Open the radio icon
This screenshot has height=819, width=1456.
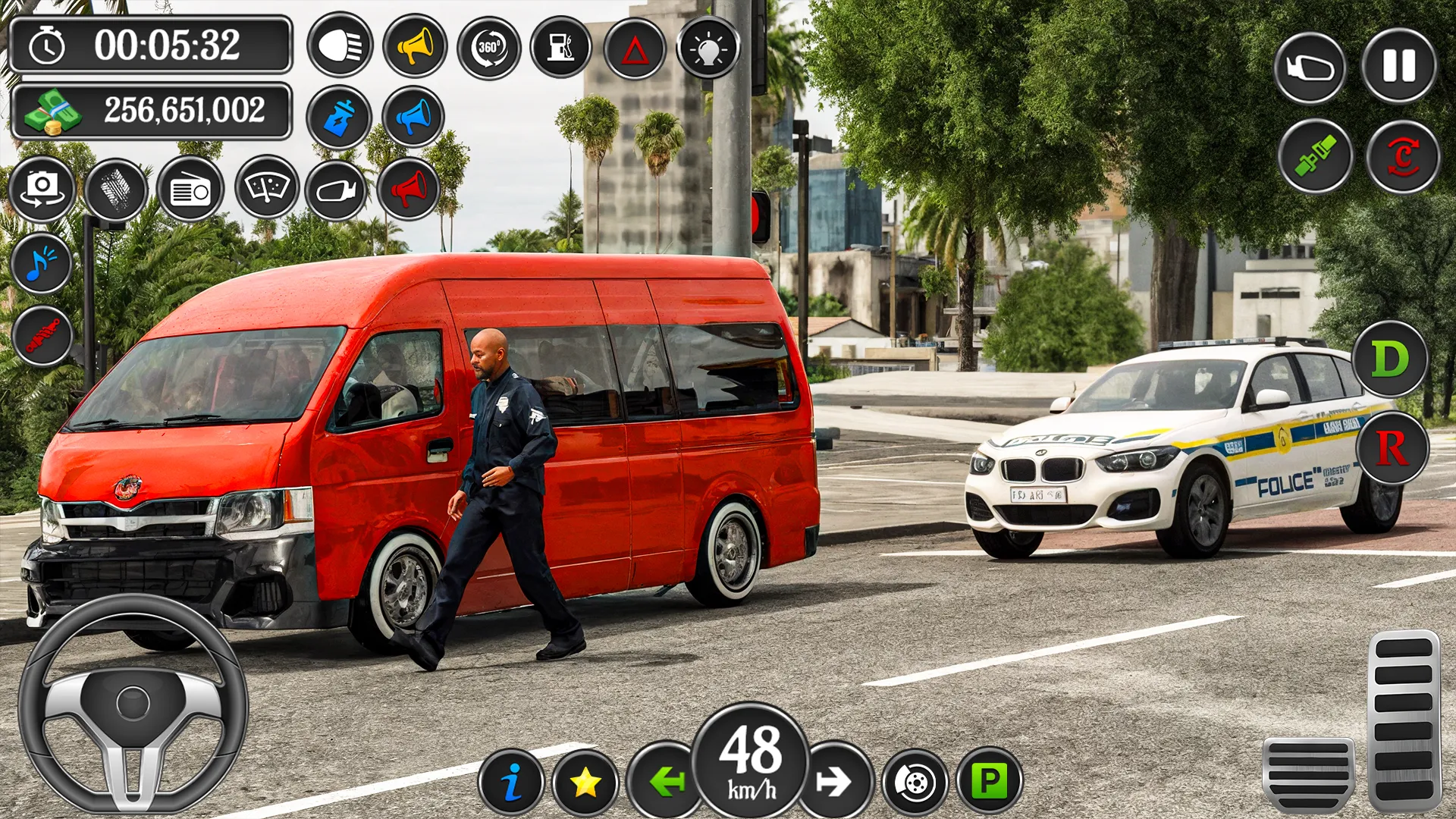click(192, 190)
